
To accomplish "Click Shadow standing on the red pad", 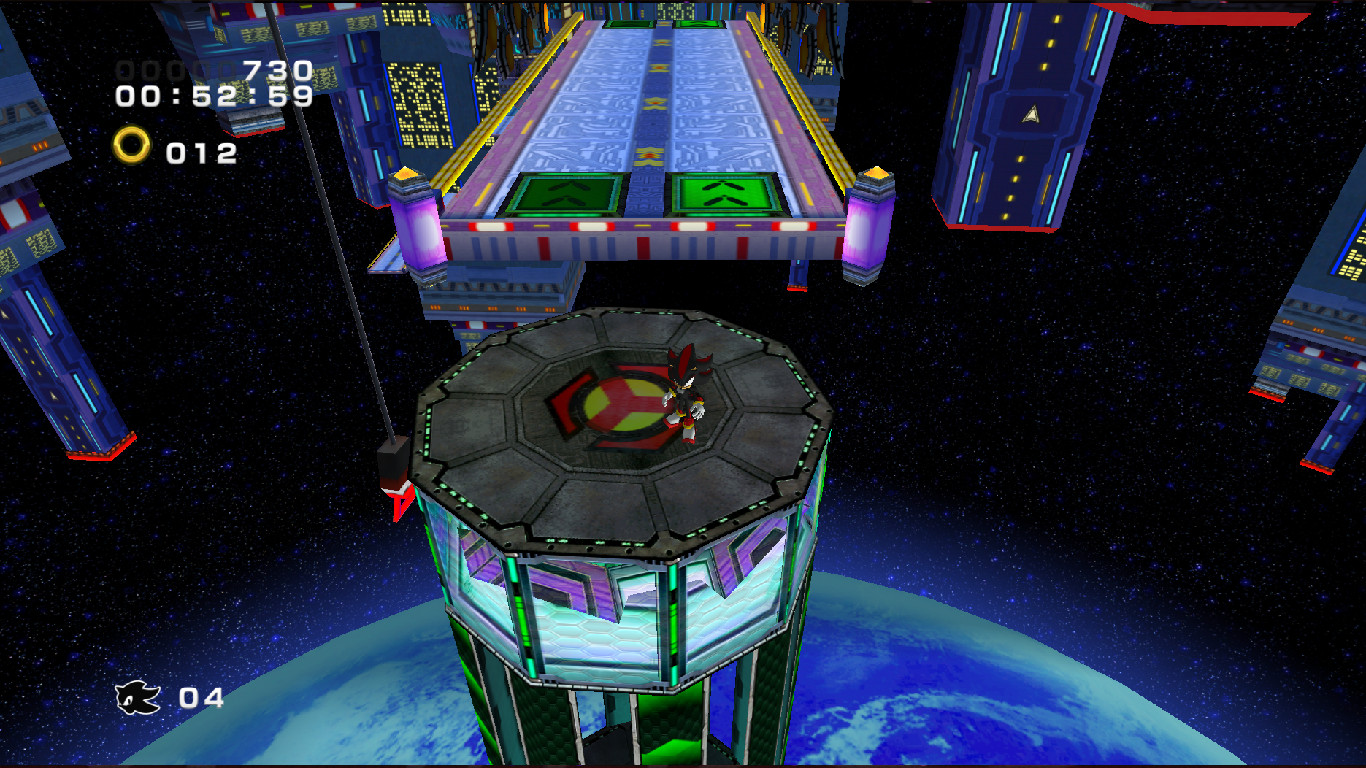I will (x=685, y=395).
